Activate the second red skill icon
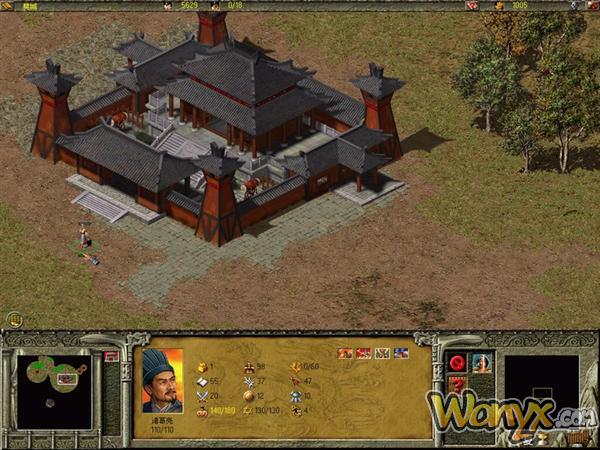The width and height of the screenshot is (600, 450). click(363, 353)
